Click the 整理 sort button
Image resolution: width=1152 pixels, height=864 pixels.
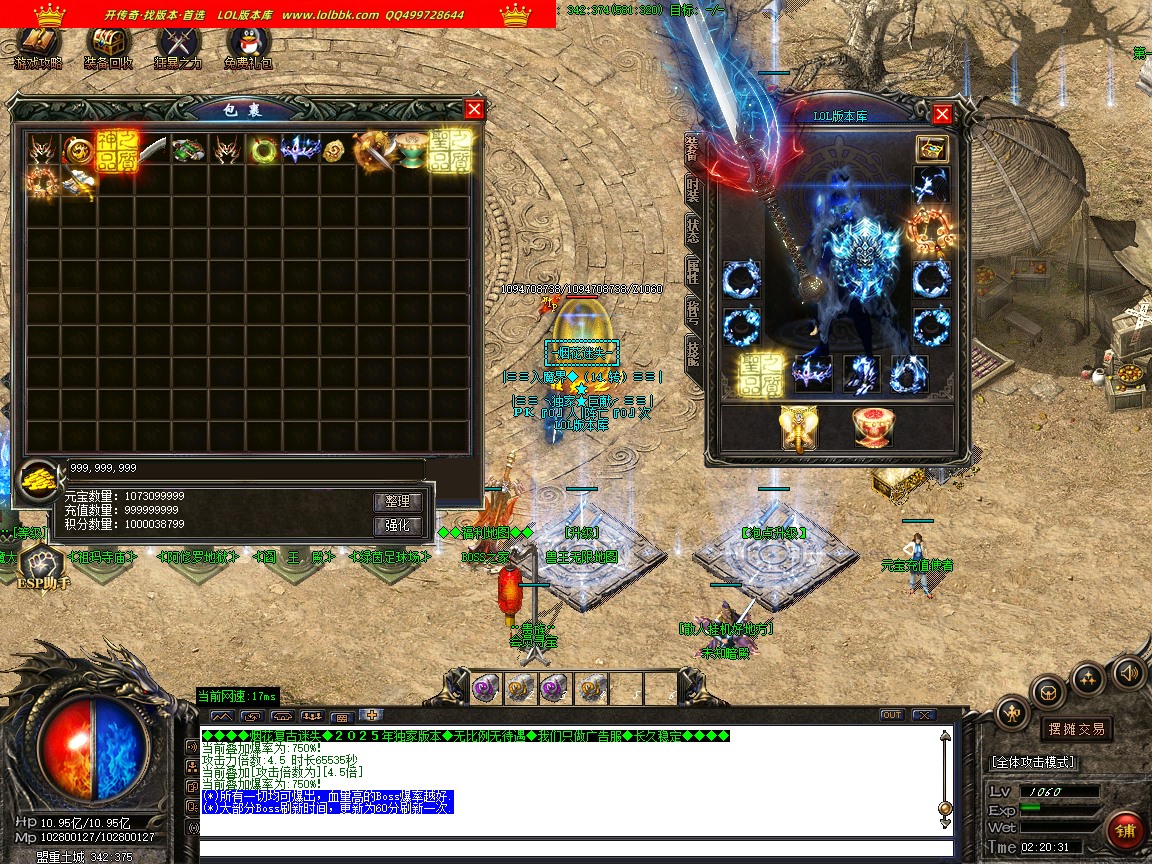(x=397, y=501)
